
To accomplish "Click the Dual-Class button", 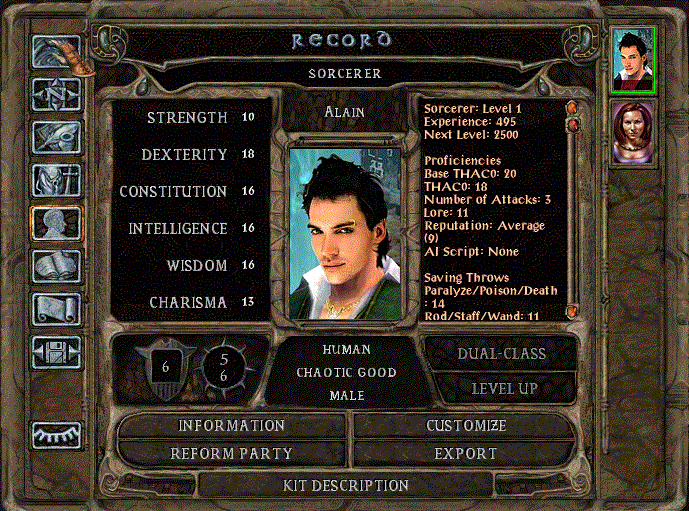I will [501, 353].
